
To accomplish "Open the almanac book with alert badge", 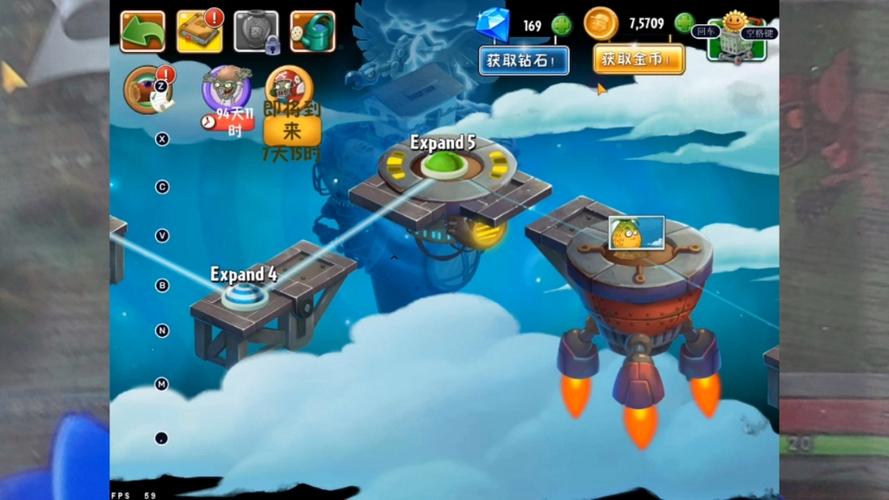I will 199,31.
